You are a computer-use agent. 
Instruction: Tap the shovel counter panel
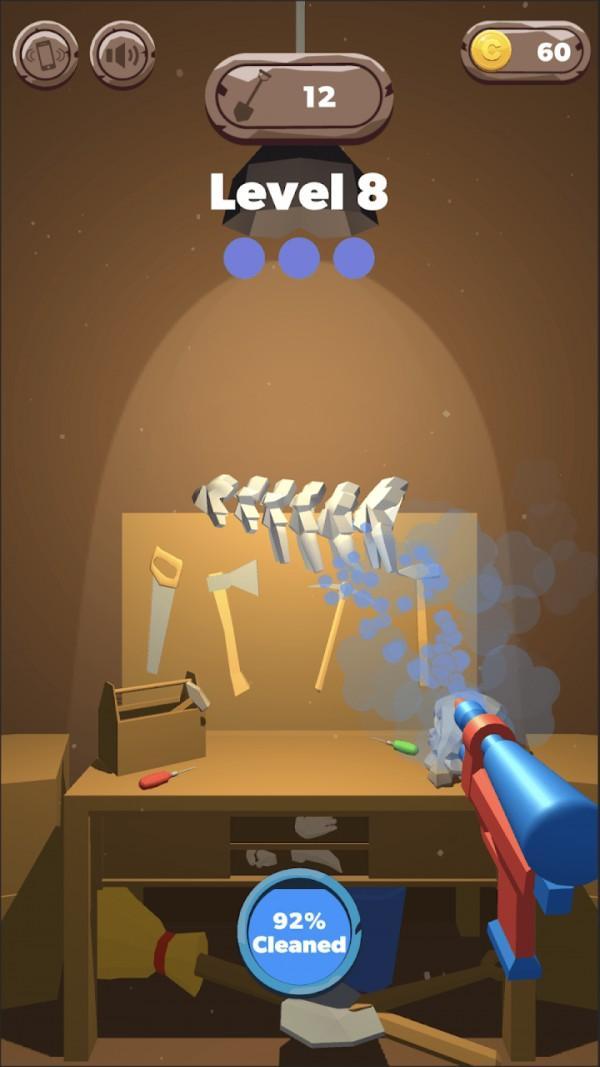[x=298, y=97]
